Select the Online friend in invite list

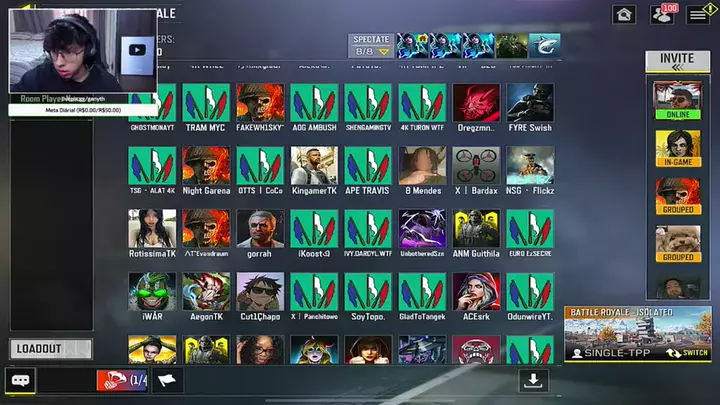click(x=677, y=98)
